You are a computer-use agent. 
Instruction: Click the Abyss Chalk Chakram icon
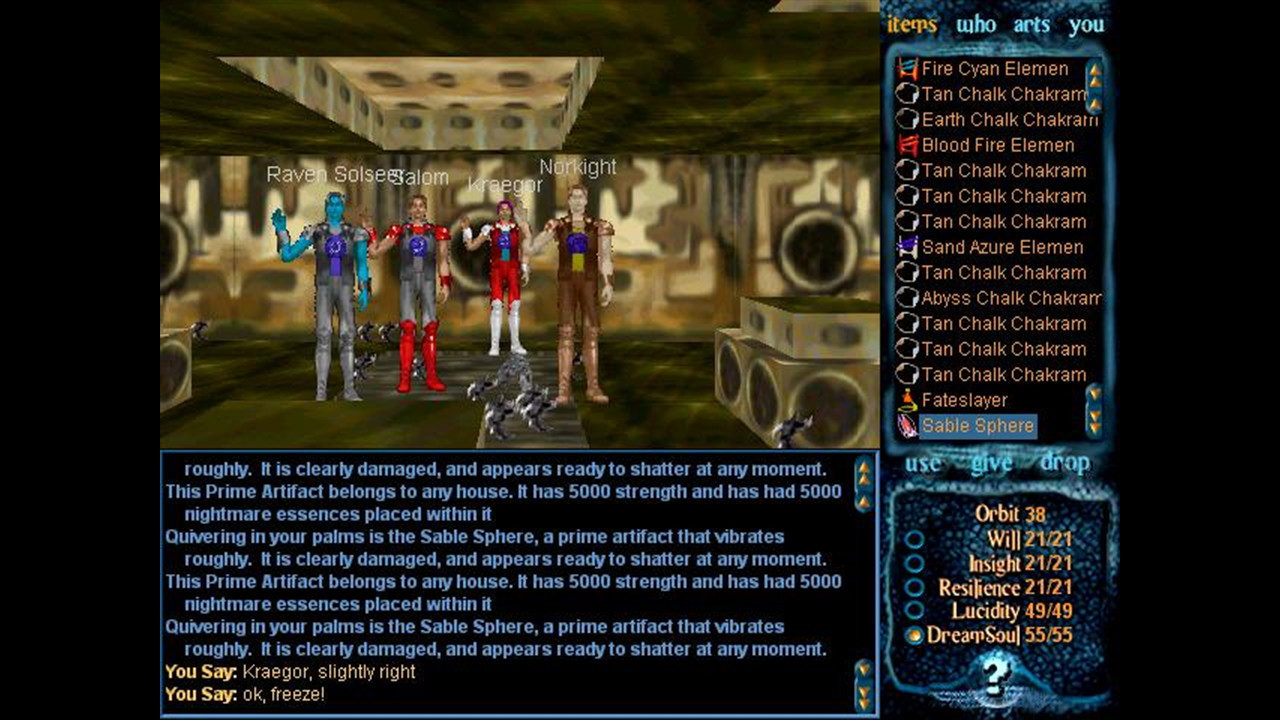click(x=907, y=298)
